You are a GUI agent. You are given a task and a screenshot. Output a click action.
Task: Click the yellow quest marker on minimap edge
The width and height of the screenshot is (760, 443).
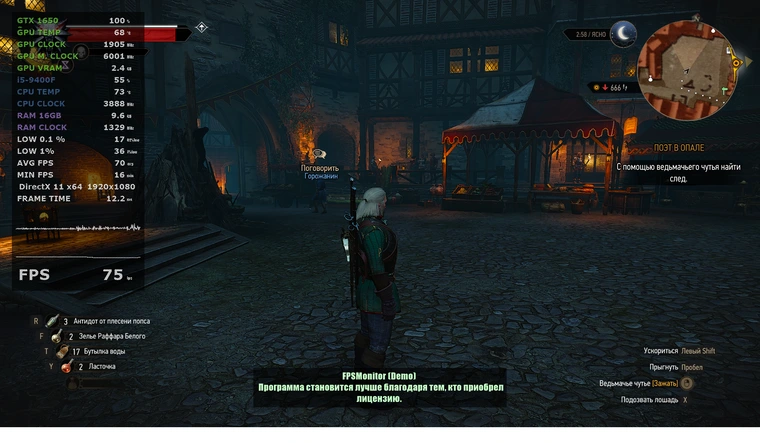pyautogui.click(x=737, y=62)
